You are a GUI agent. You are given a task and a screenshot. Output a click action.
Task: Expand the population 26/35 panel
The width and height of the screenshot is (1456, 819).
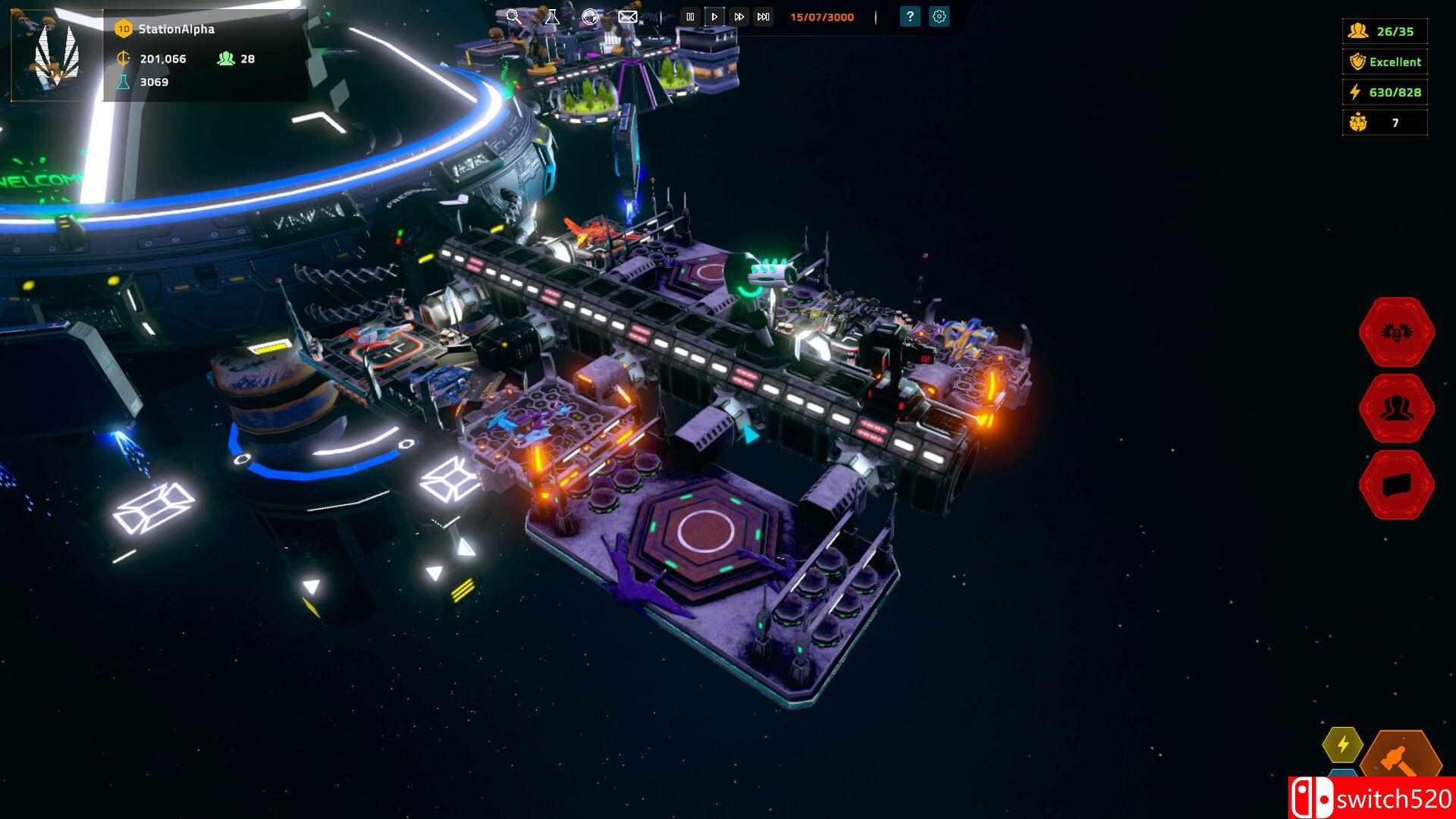tap(1384, 31)
